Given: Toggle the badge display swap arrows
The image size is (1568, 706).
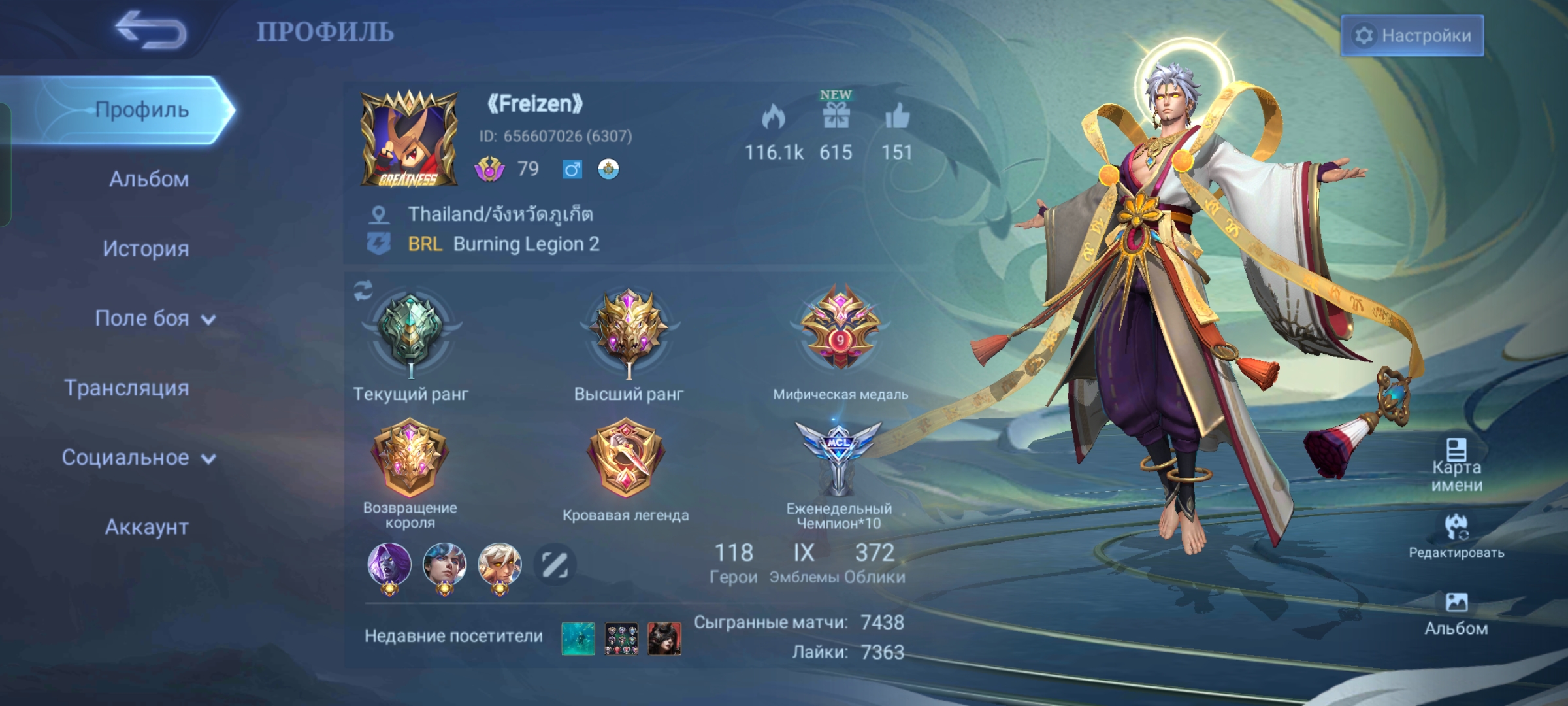Looking at the screenshot, I should (363, 291).
